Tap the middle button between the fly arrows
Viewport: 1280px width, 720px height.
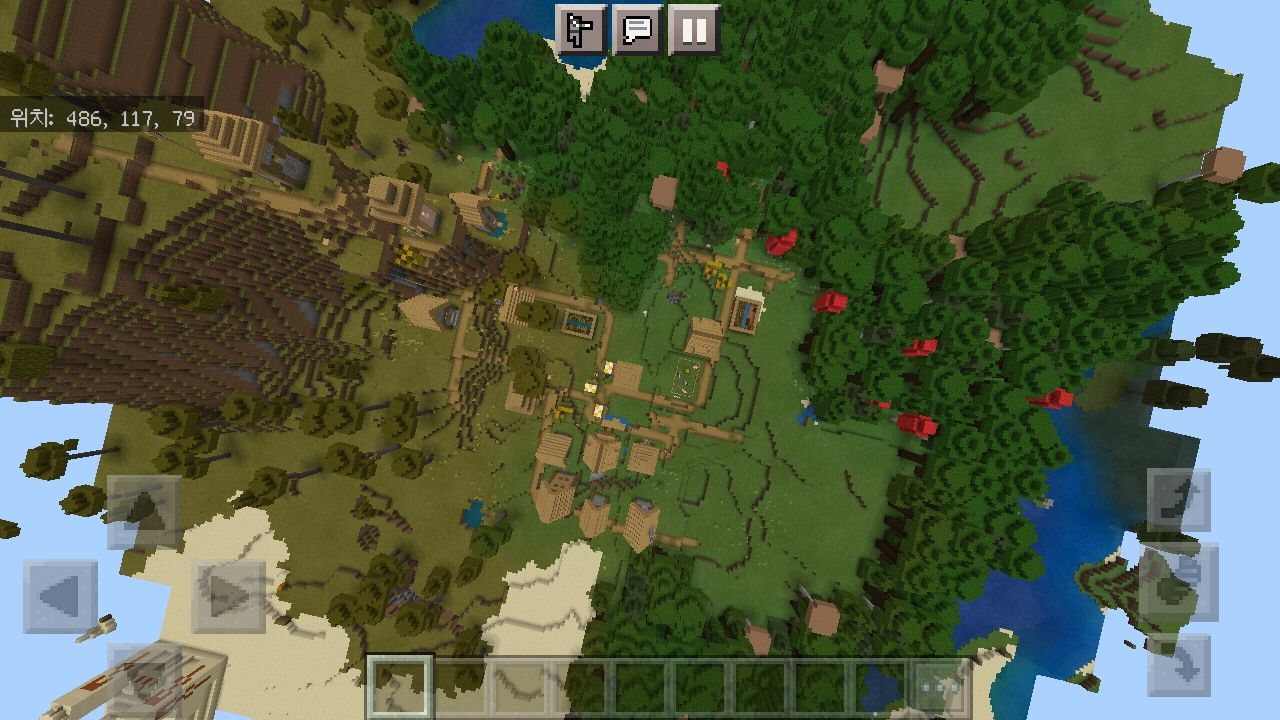[x=1179, y=582]
